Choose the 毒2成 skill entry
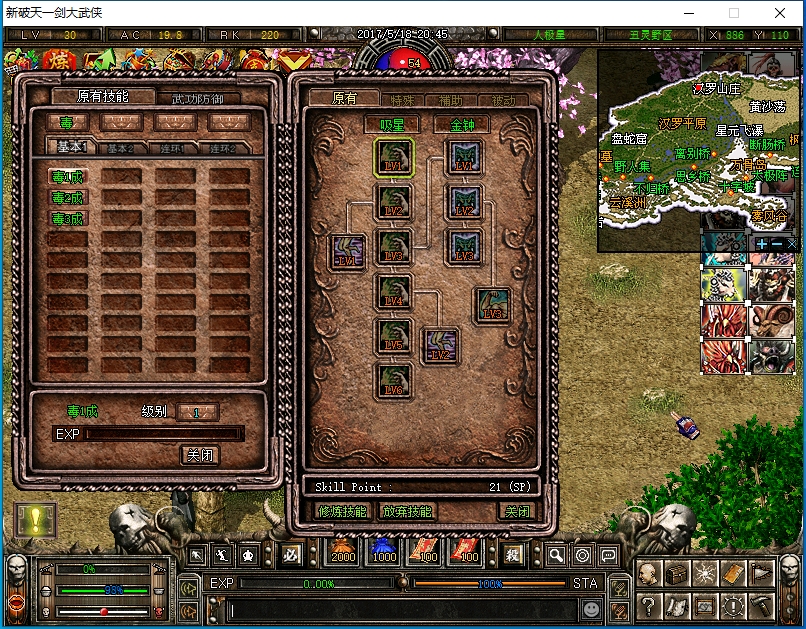This screenshot has width=806, height=629. click(x=69, y=198)
